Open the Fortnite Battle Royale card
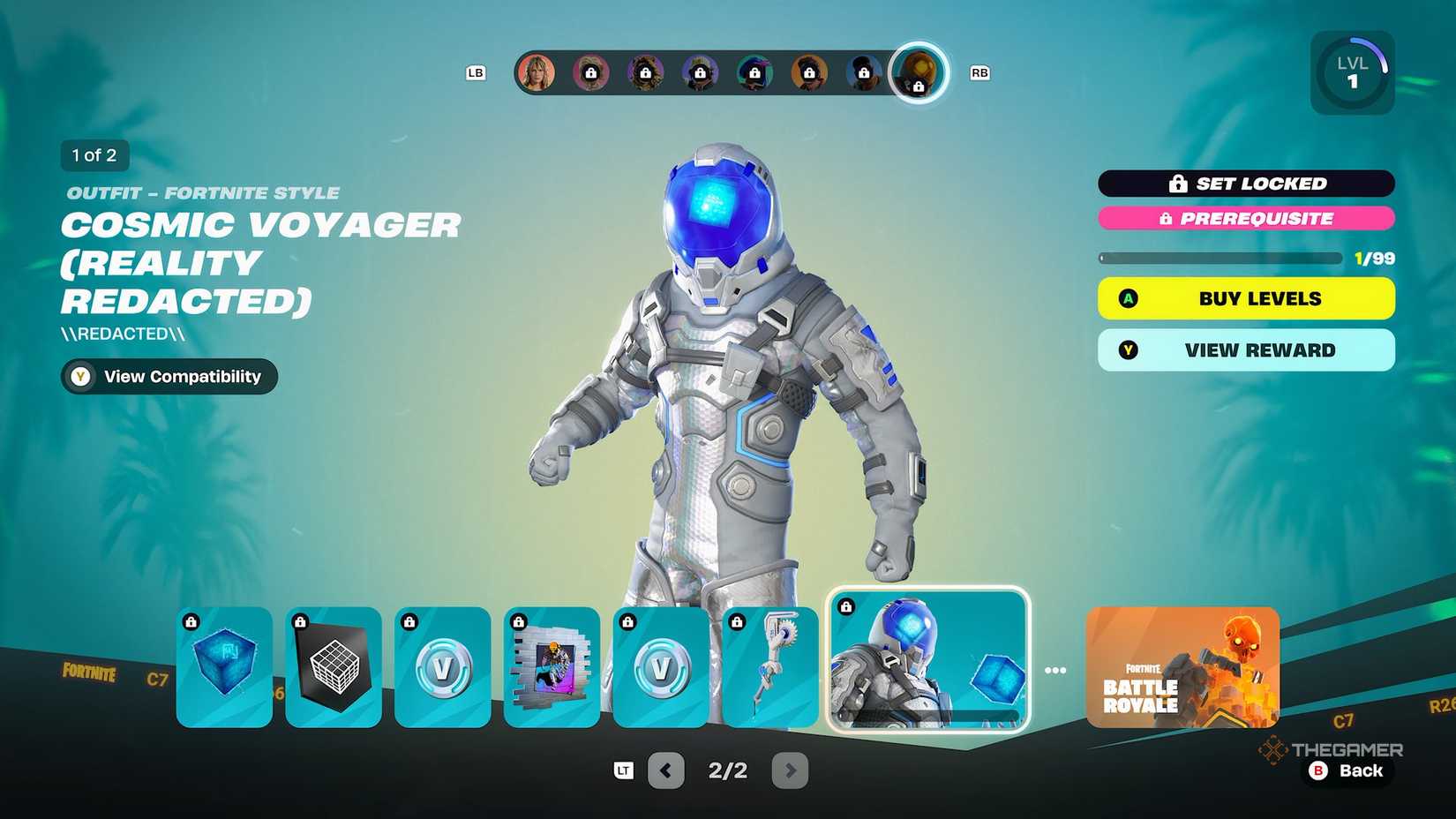The height and width of the screenshot is (819, 1456). click(x=1181, y=668)
